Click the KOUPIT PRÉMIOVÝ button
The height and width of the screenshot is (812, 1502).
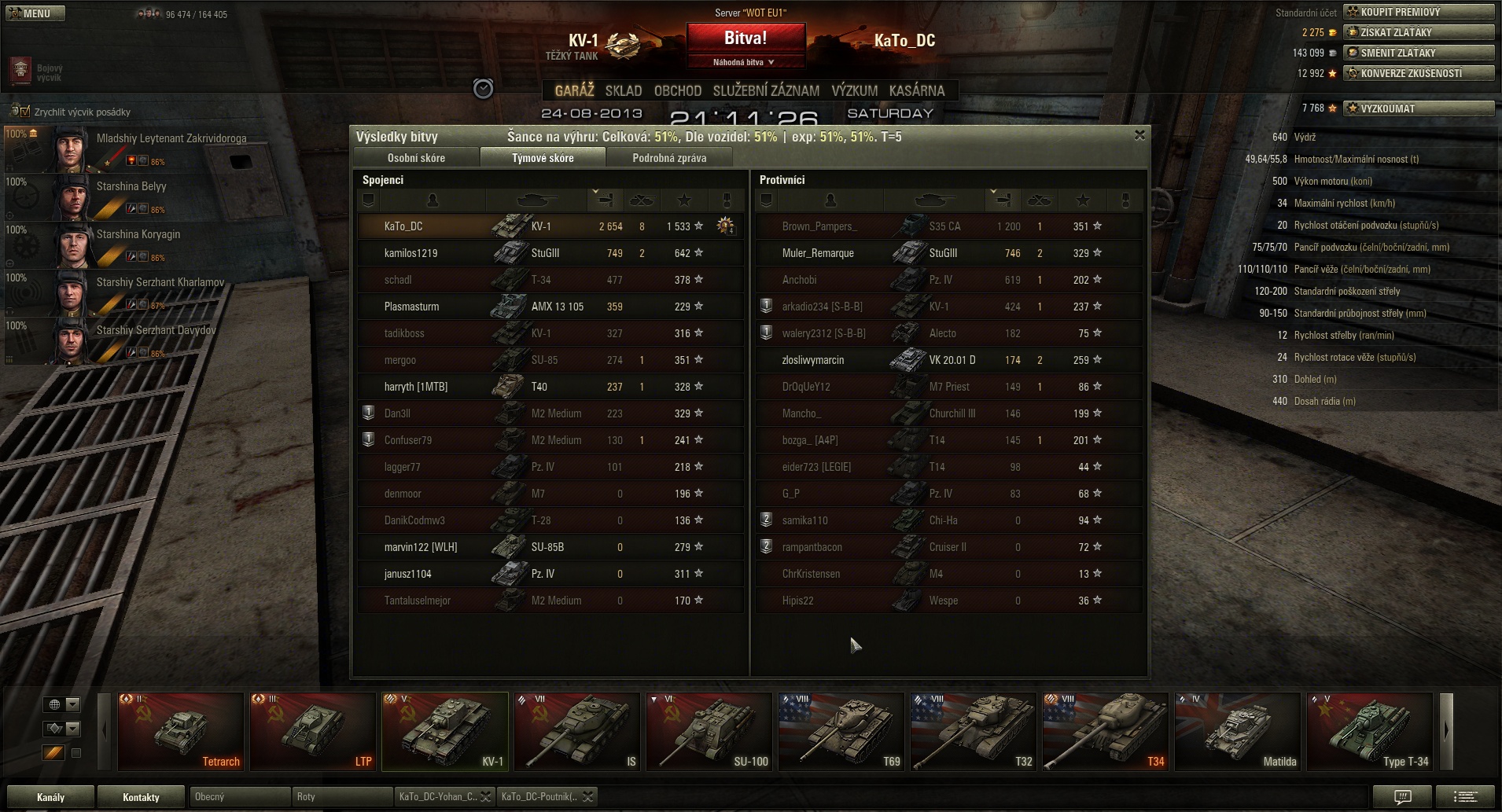1418,12
